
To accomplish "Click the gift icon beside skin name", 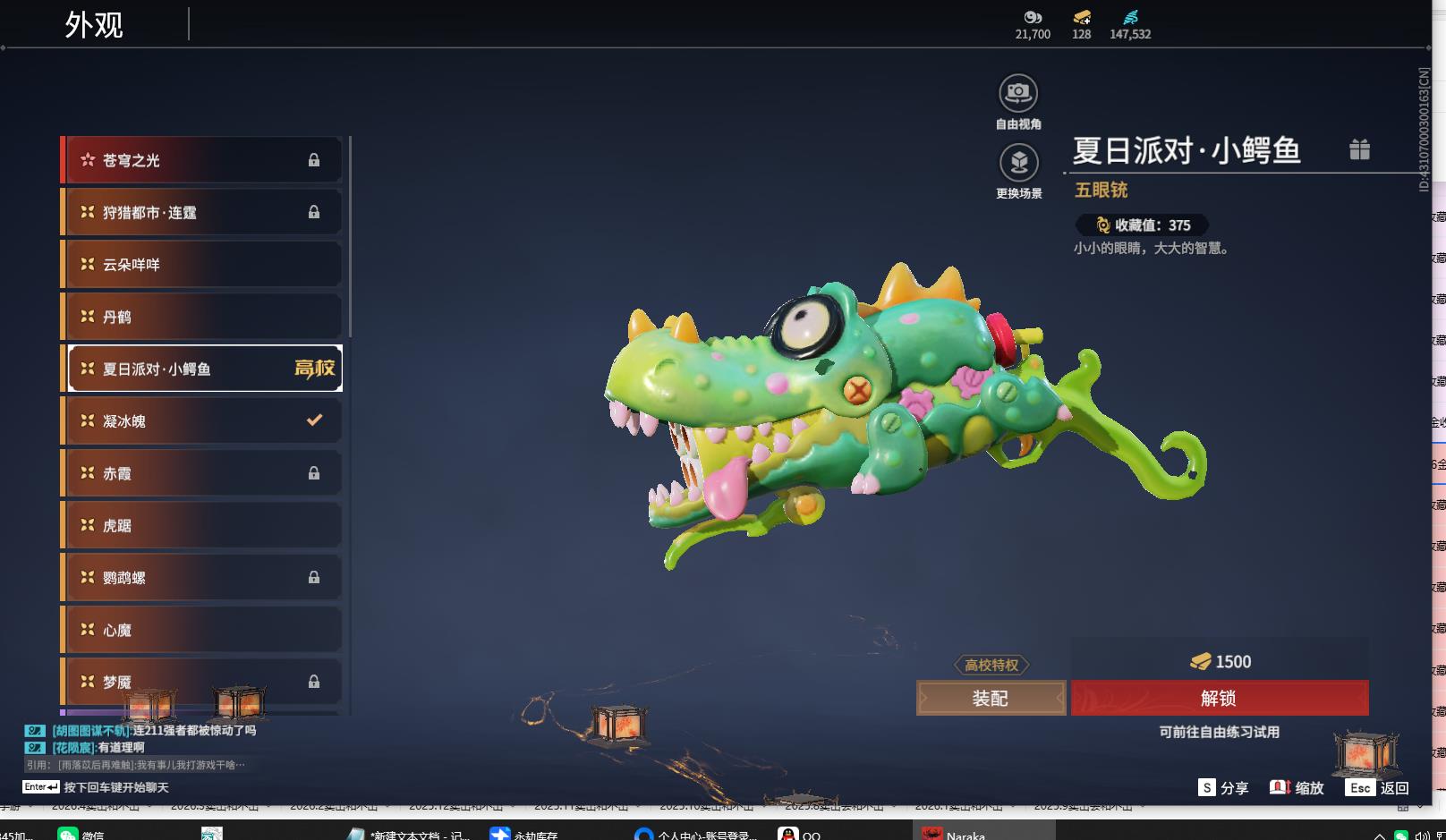I will (1359, 149).
